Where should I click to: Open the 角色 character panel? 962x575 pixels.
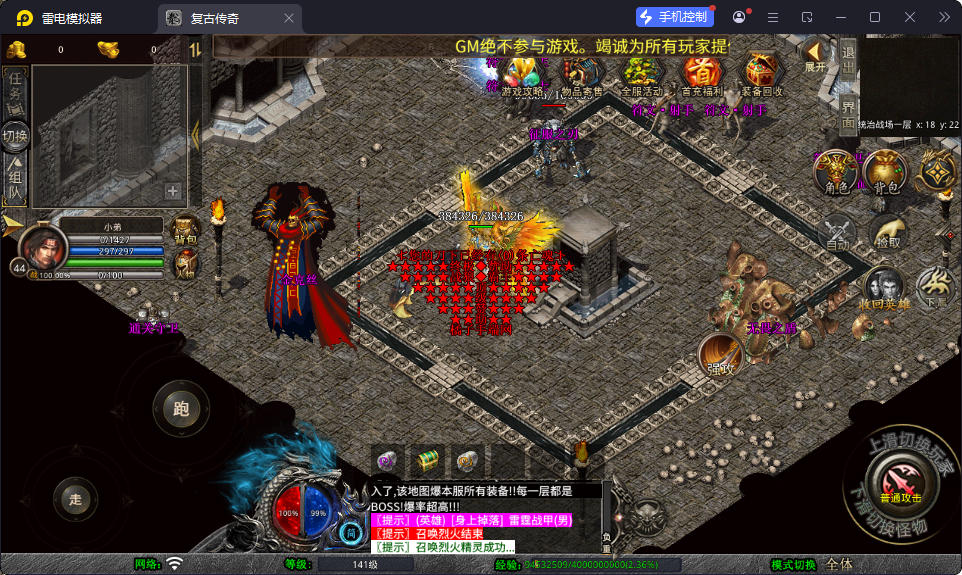pos(836,172)
